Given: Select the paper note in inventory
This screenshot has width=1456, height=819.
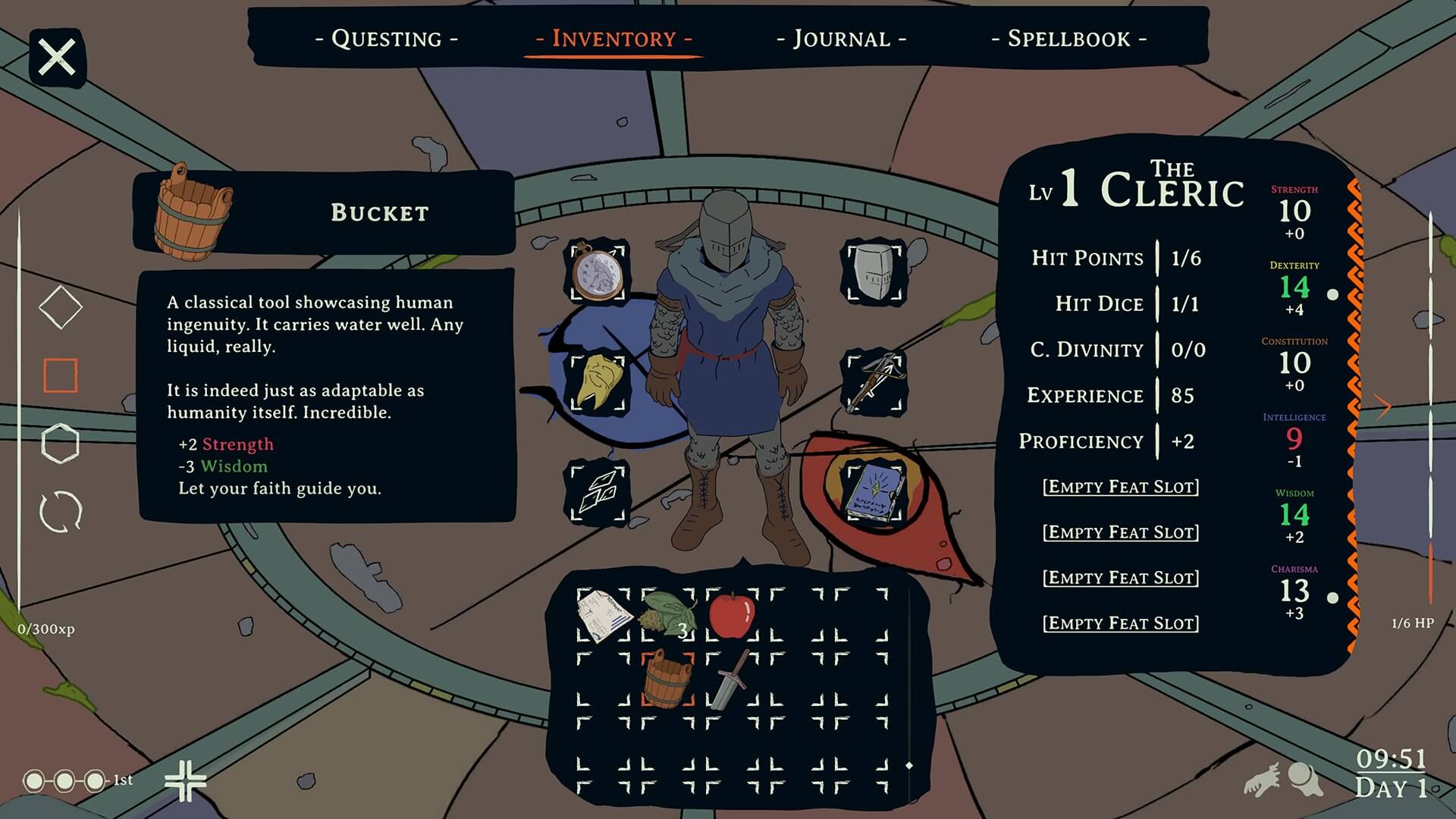Looking at the screenshot, I should point(604,615).
